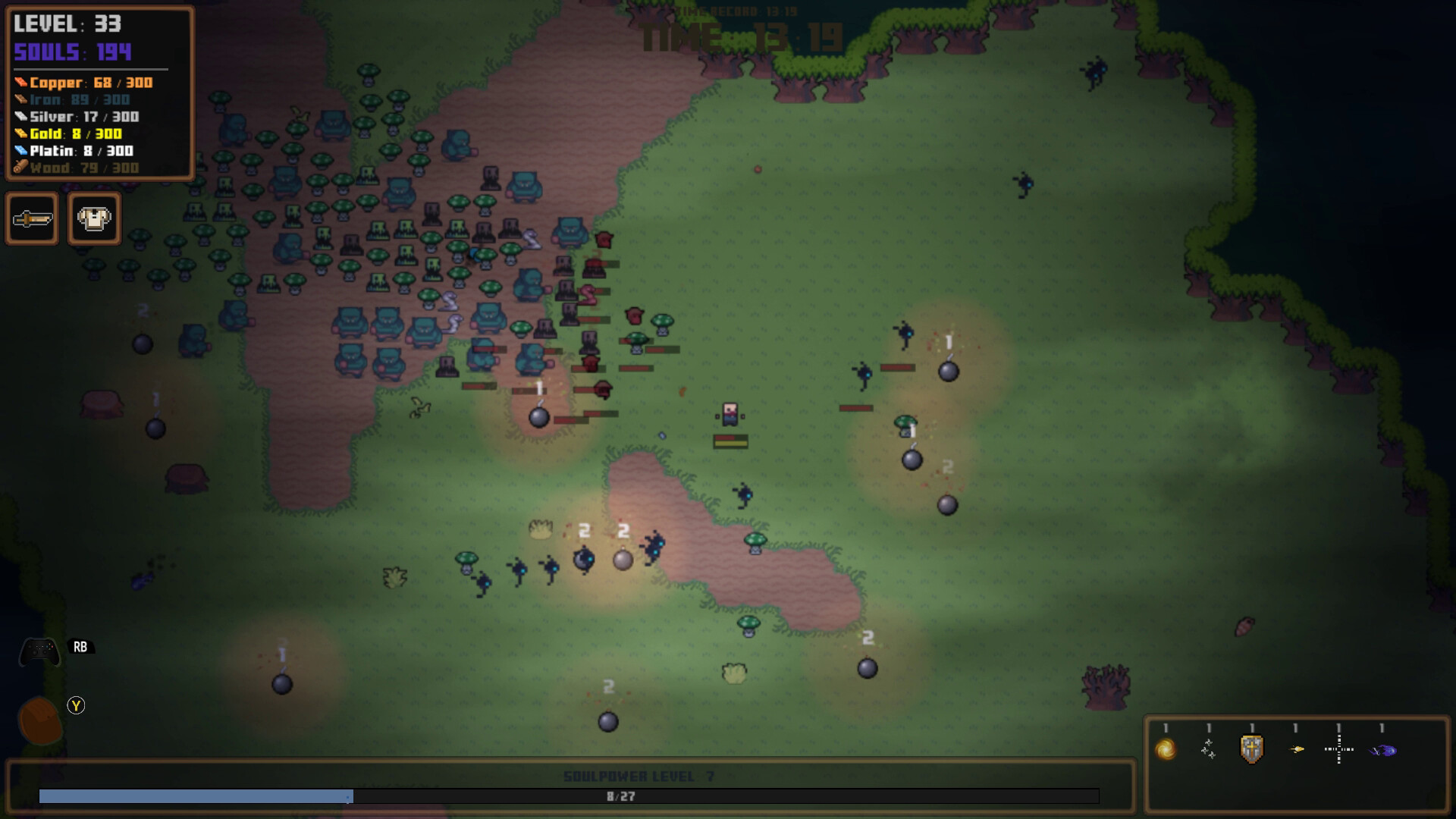The image size is (1456, 819).
Task: Select the Gold resource icon
Action: [x=20, y=133]
